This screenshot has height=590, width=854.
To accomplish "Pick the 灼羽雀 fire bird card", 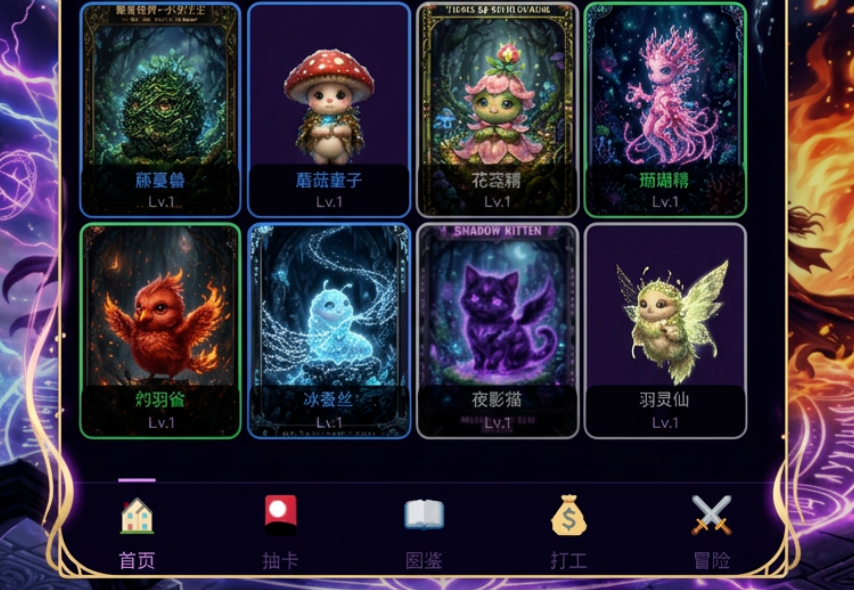I will point(160,330).
